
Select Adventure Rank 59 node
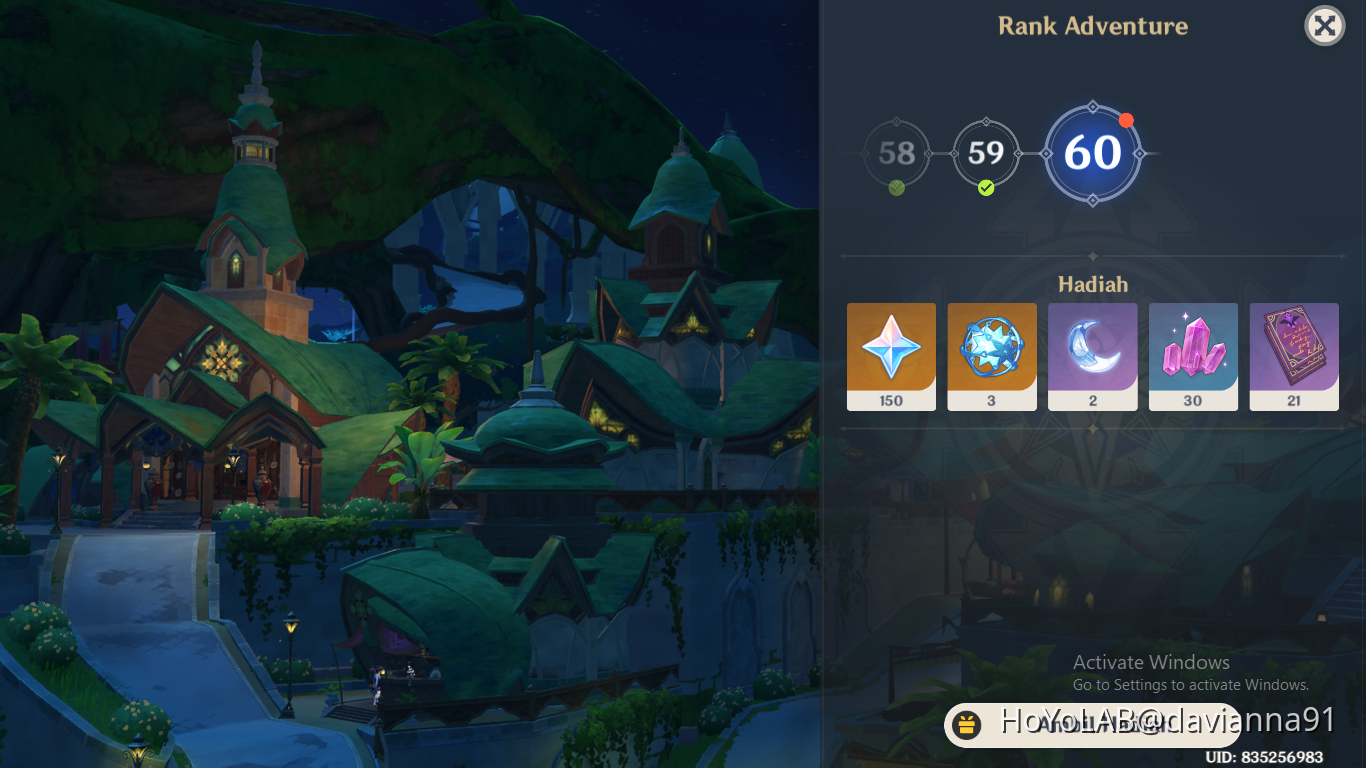(x=986, y=155)
